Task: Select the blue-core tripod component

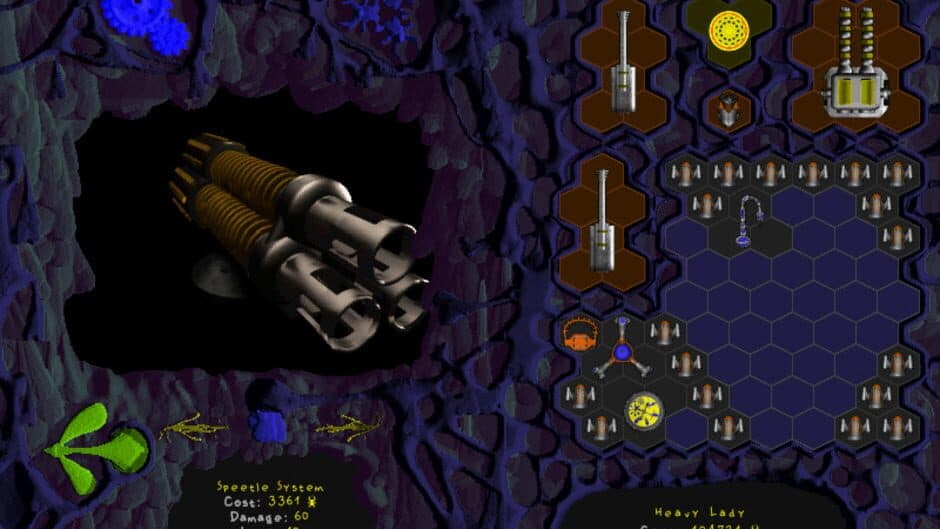Action: [622, 352]
